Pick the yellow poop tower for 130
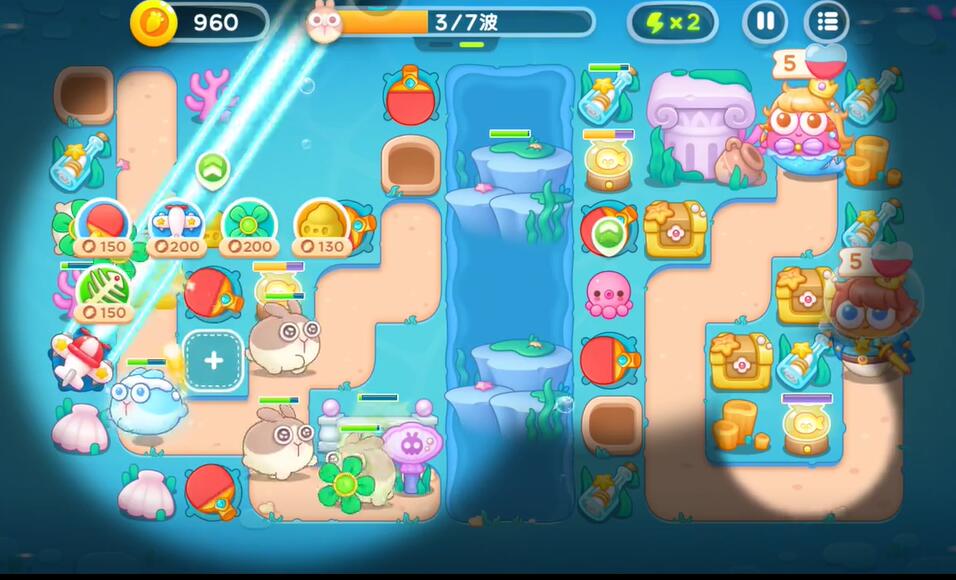Screen dimensions: 956x580 [322, 226]
